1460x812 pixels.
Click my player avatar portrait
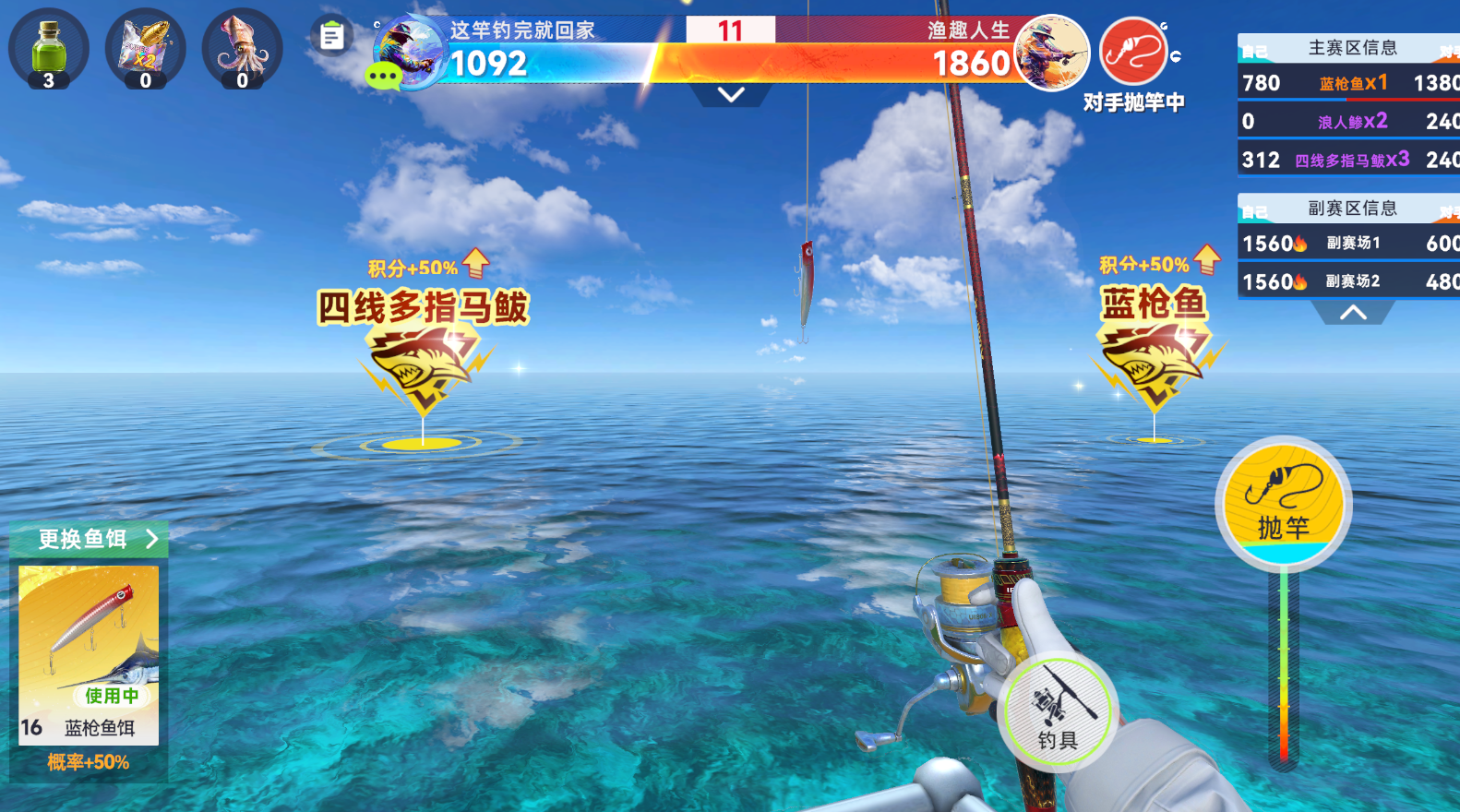[411, 51]
